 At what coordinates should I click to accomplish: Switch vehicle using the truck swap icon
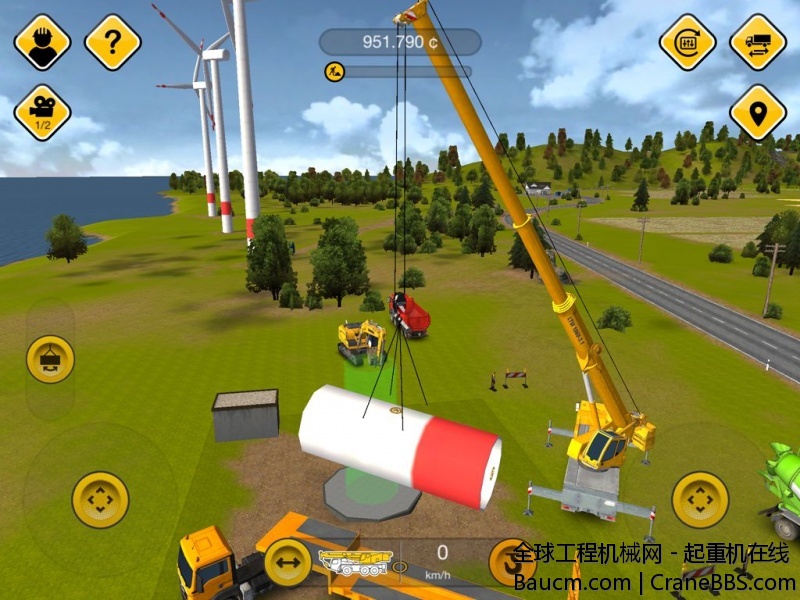758,42
